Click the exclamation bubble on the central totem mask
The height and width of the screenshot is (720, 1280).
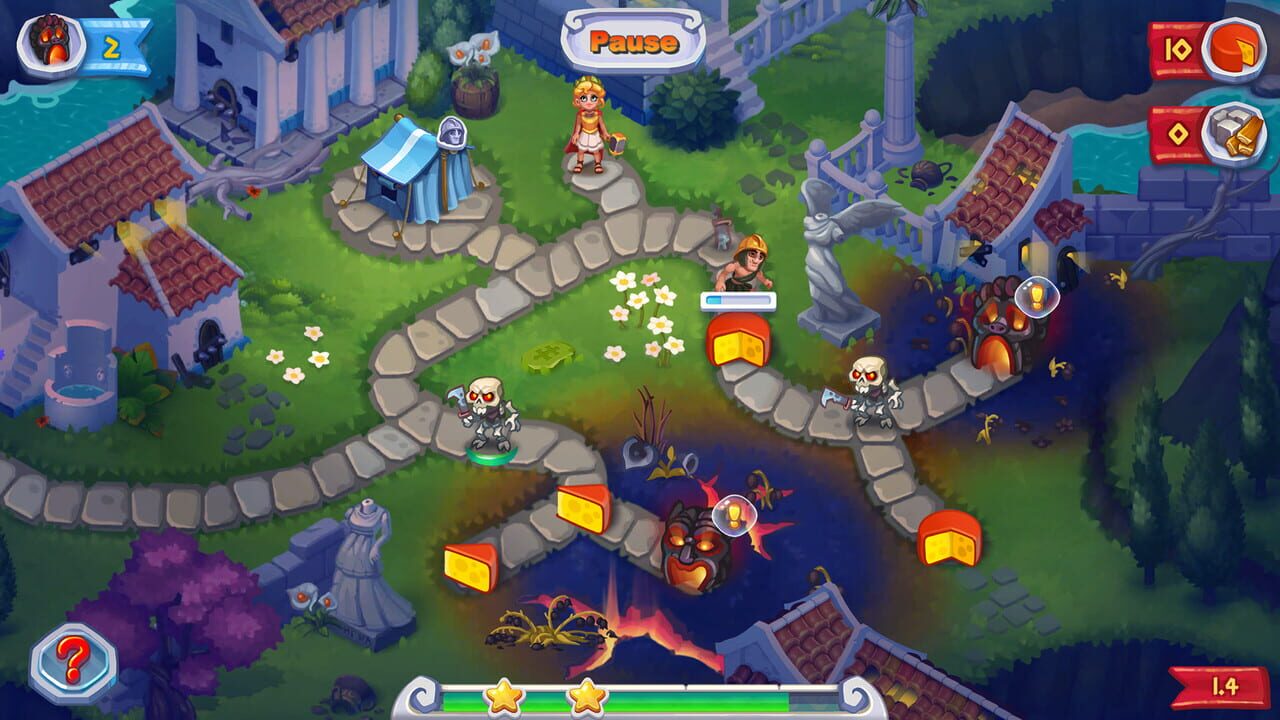pyautogui.click(x=735, y=512)
